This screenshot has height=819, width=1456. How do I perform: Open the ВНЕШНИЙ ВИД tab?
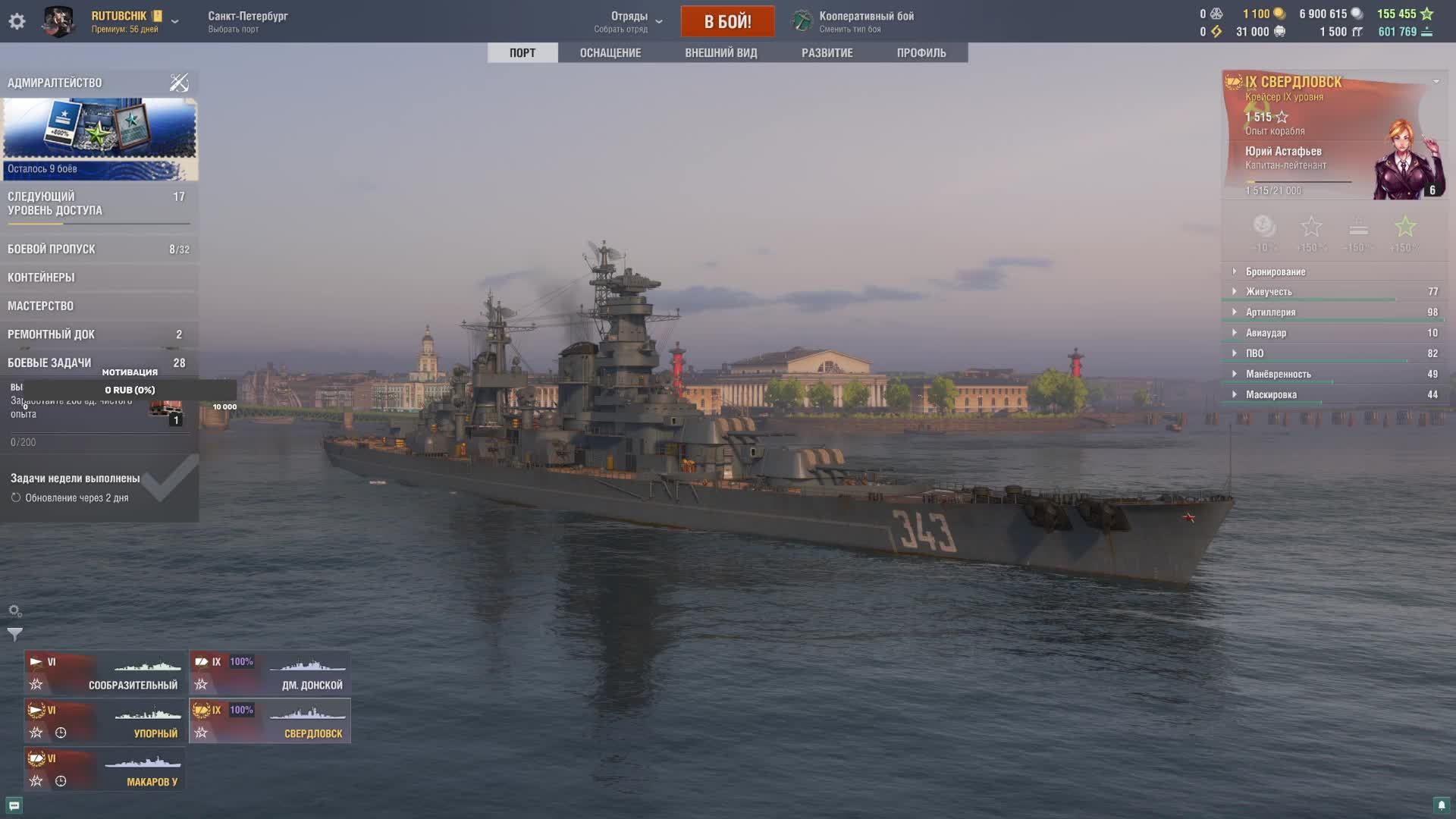[x=720, y=53]
